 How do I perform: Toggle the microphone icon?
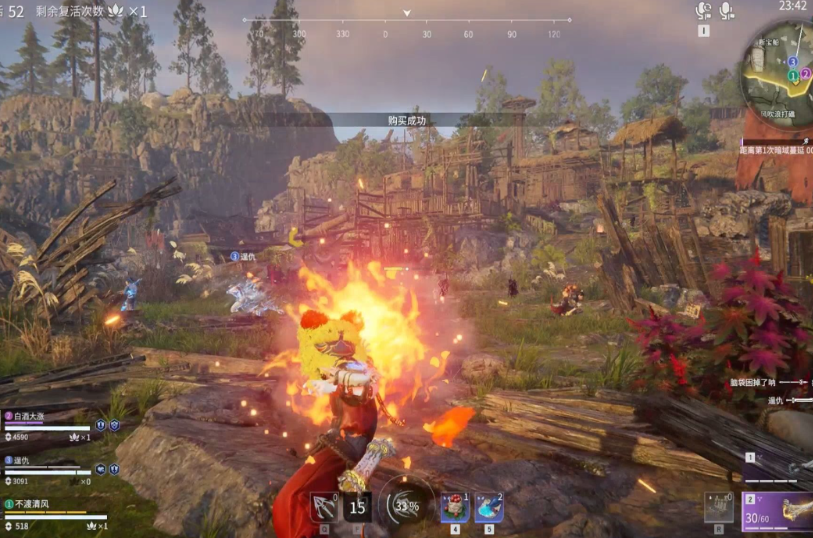coord(726,11)
